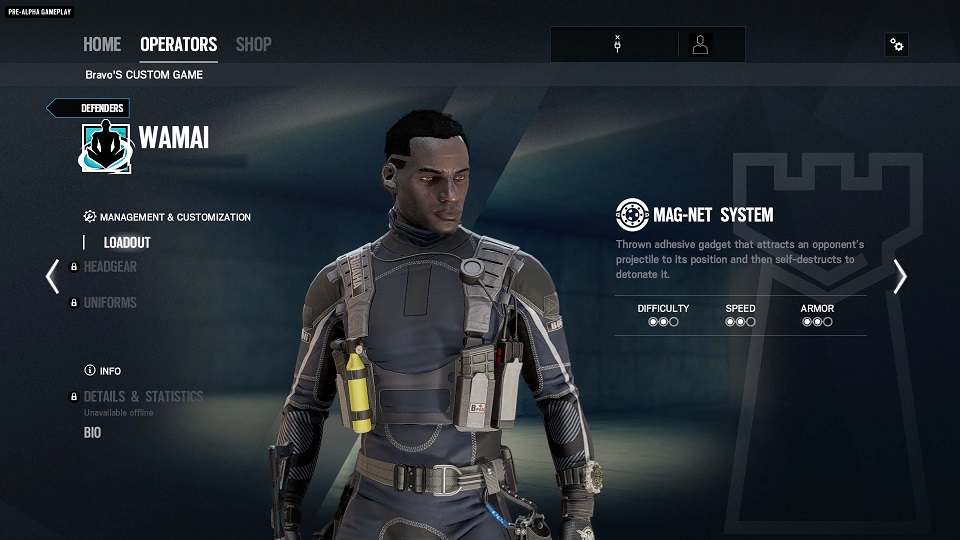The image size is (960, 540).
Task: Open DETAILS & STATISTICS info
Action: click(143, 396)
